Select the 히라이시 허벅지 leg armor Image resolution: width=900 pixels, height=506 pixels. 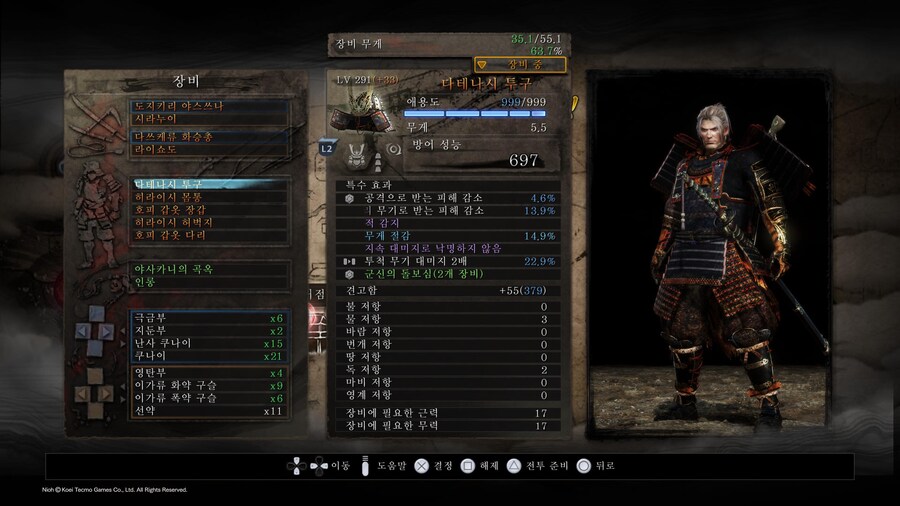(209, 224)
